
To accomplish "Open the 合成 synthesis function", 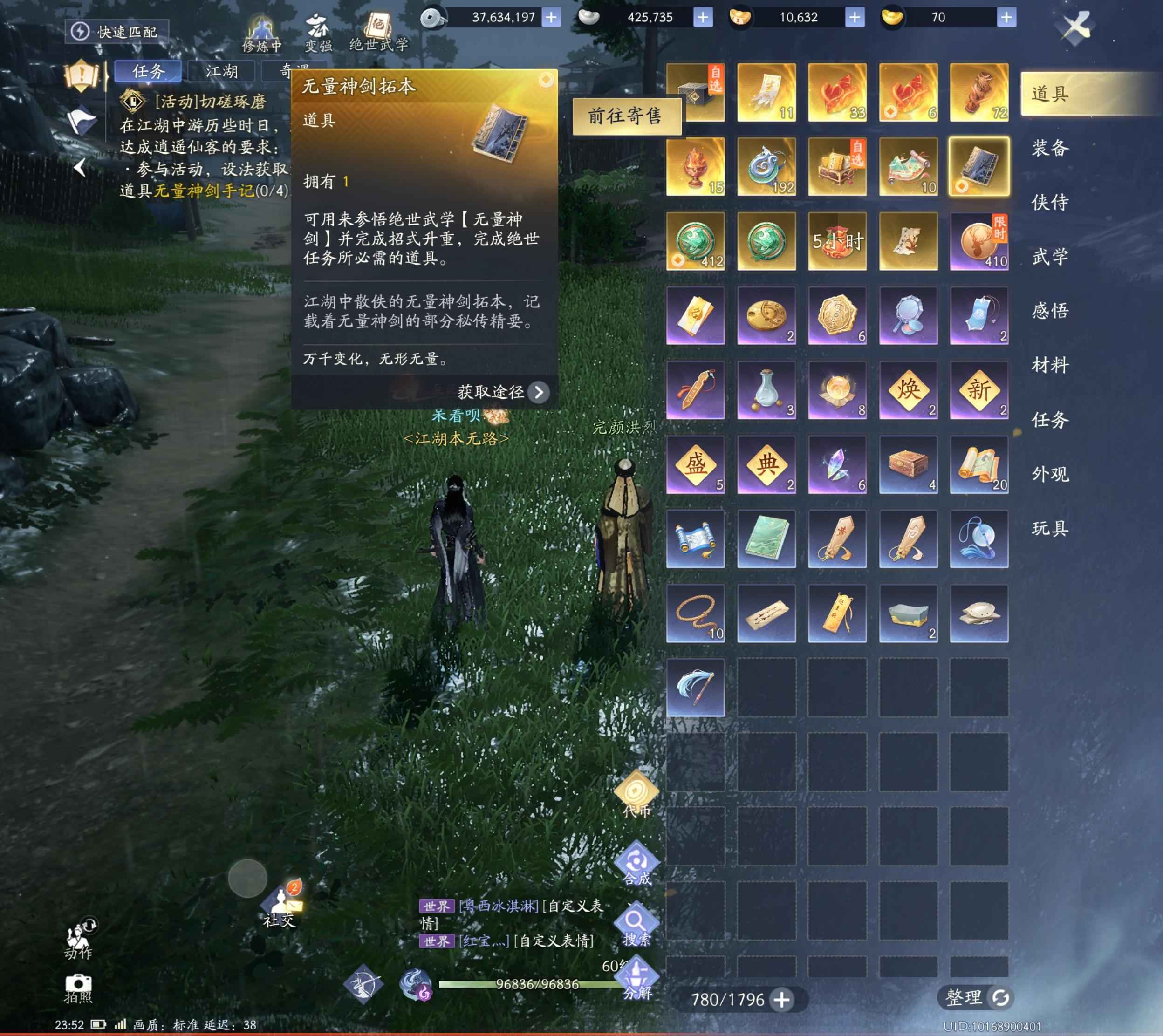I will tap(636, 864).
